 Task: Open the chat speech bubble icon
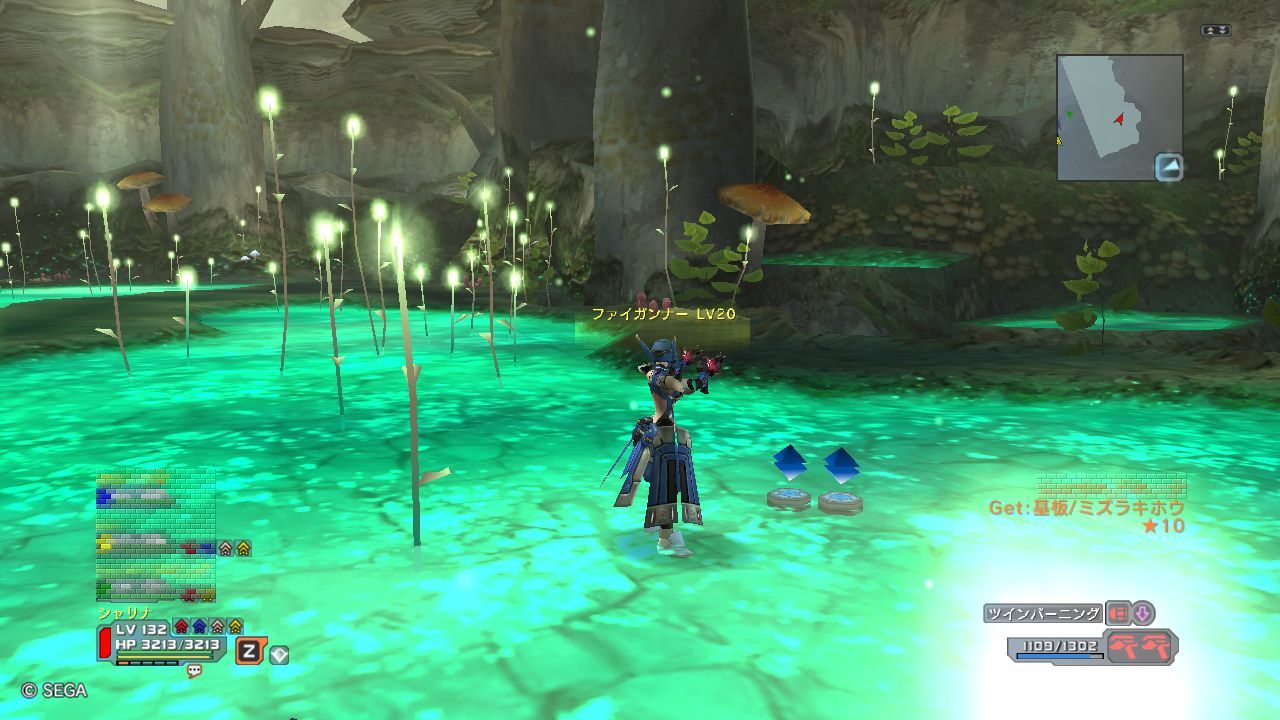pos(194,672)
